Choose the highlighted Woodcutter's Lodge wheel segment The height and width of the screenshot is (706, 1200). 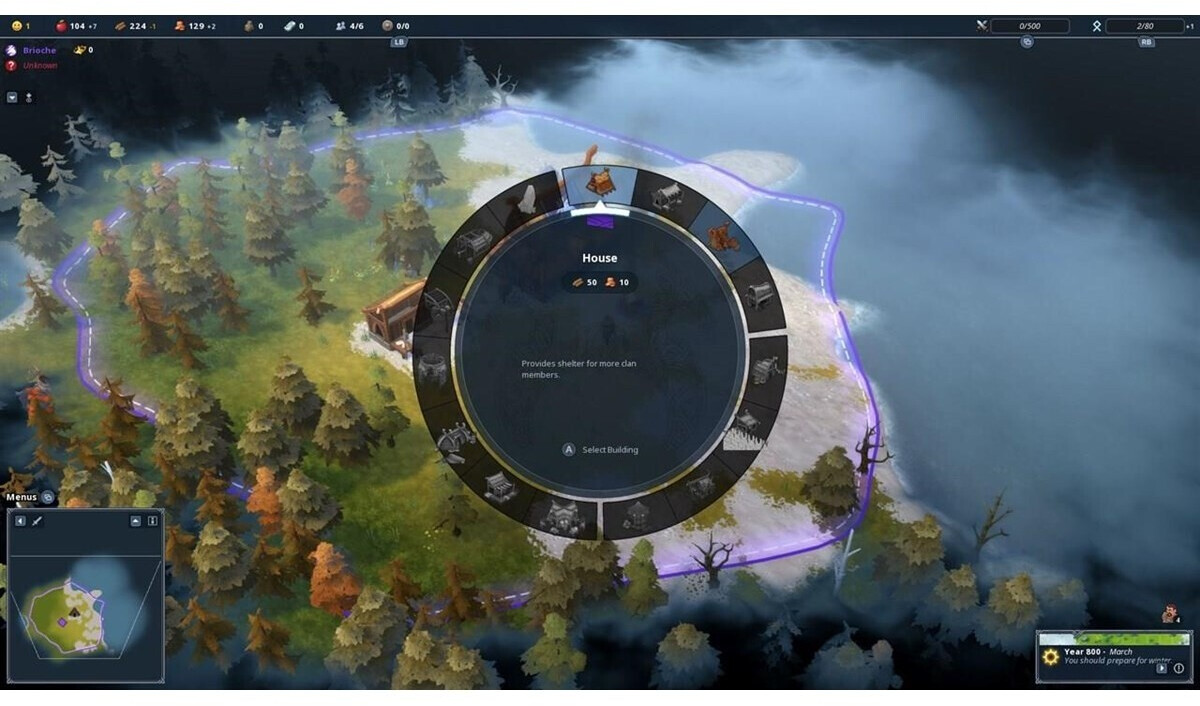point(719,239)
